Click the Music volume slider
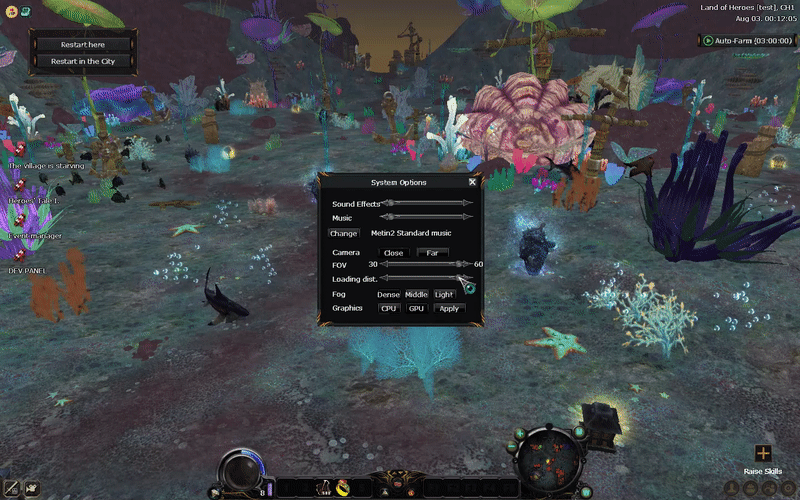The height and width of the screenshot is (500, 800). click(427, 216)
